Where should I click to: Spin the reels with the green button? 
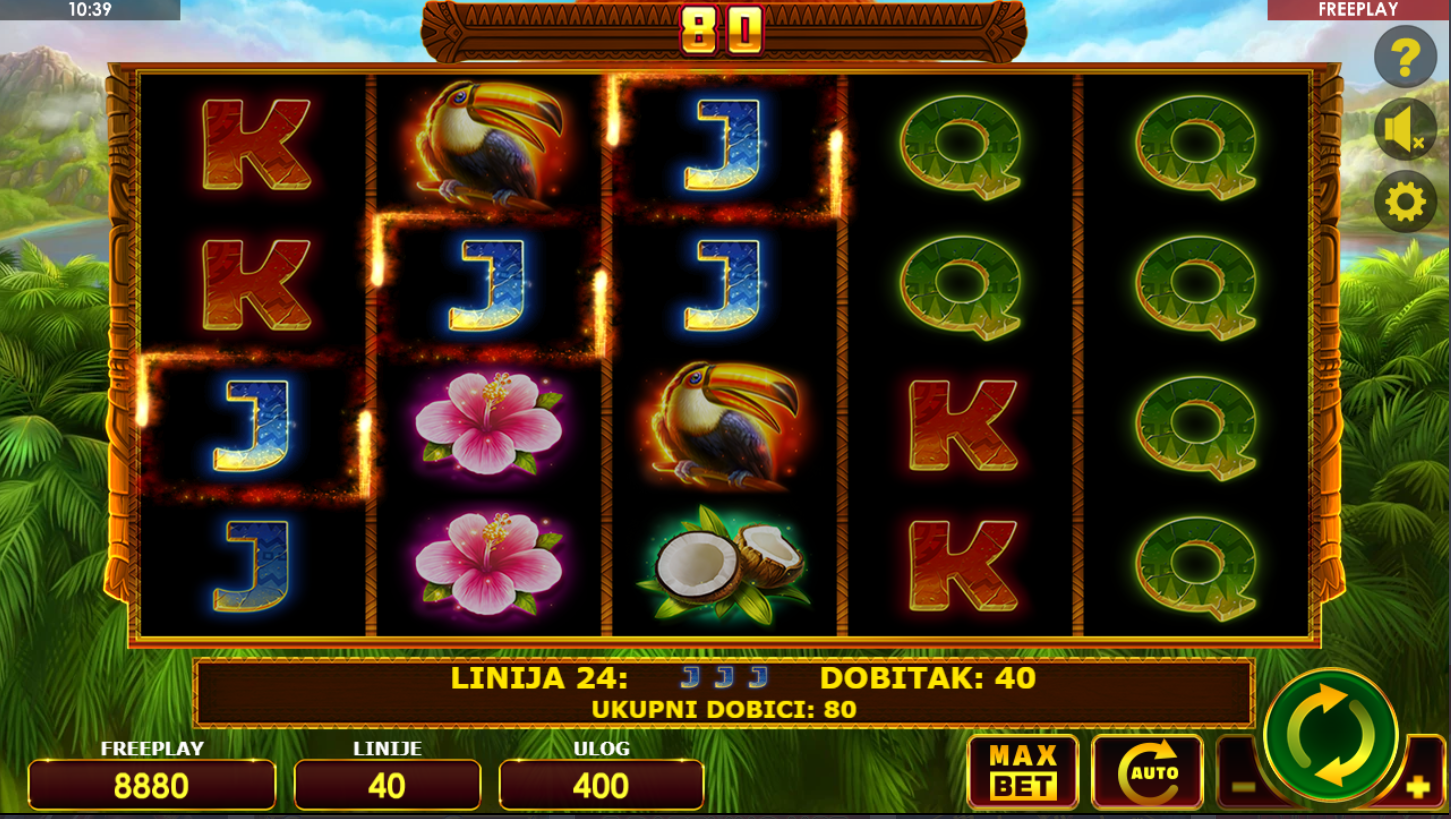(1330, 735)
